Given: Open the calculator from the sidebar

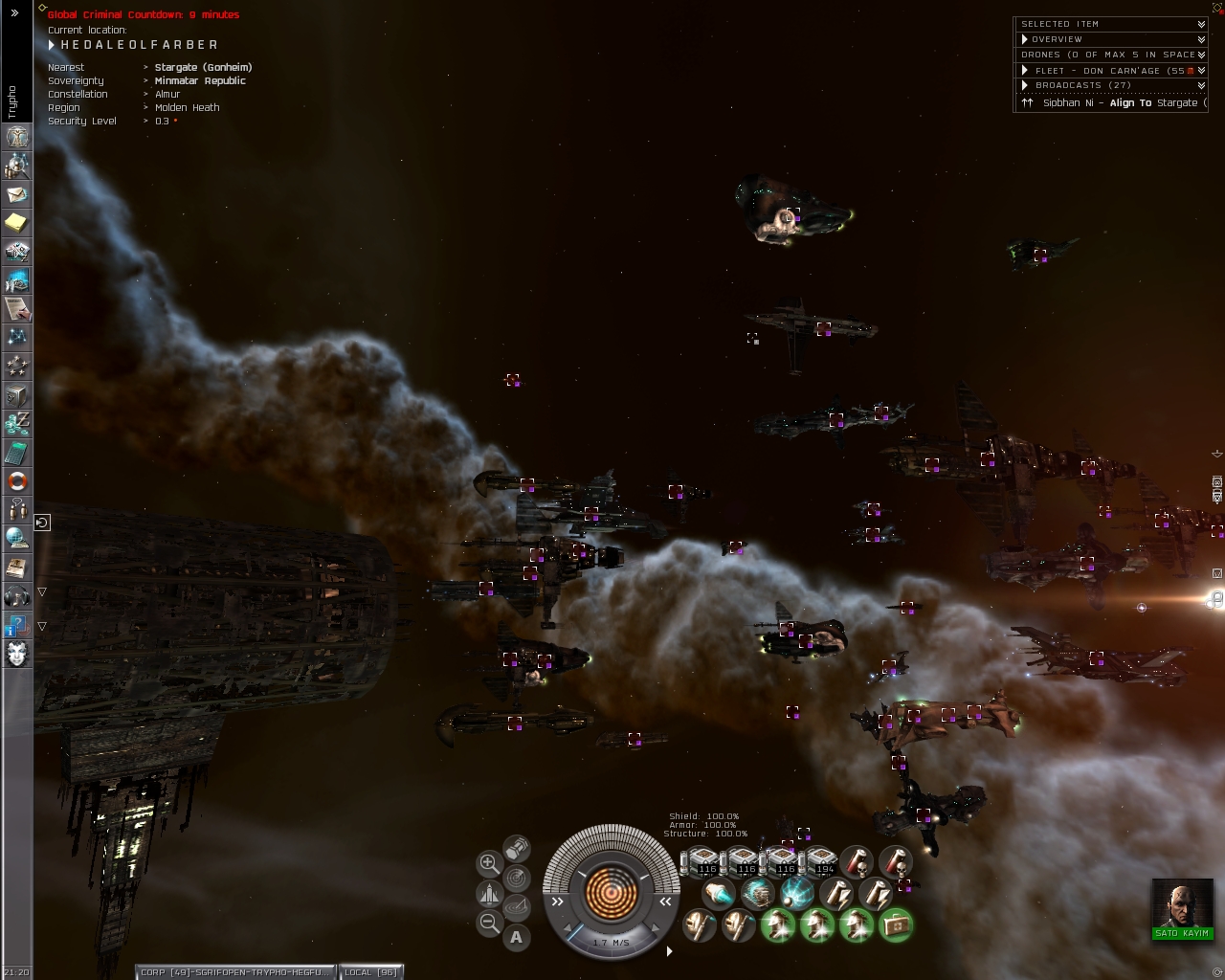Looking at the screenshot, I should 17,453.
